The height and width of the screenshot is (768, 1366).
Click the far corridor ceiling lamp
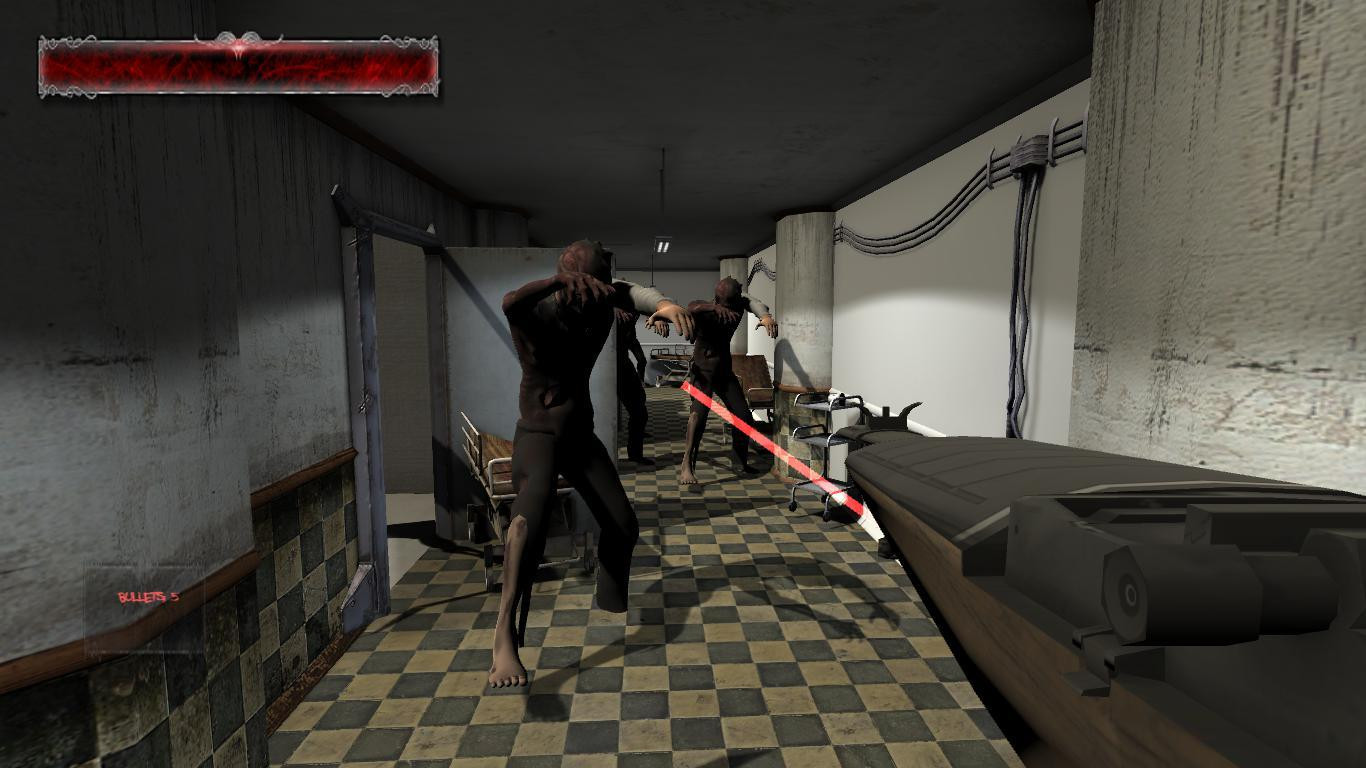coord(661,245)
